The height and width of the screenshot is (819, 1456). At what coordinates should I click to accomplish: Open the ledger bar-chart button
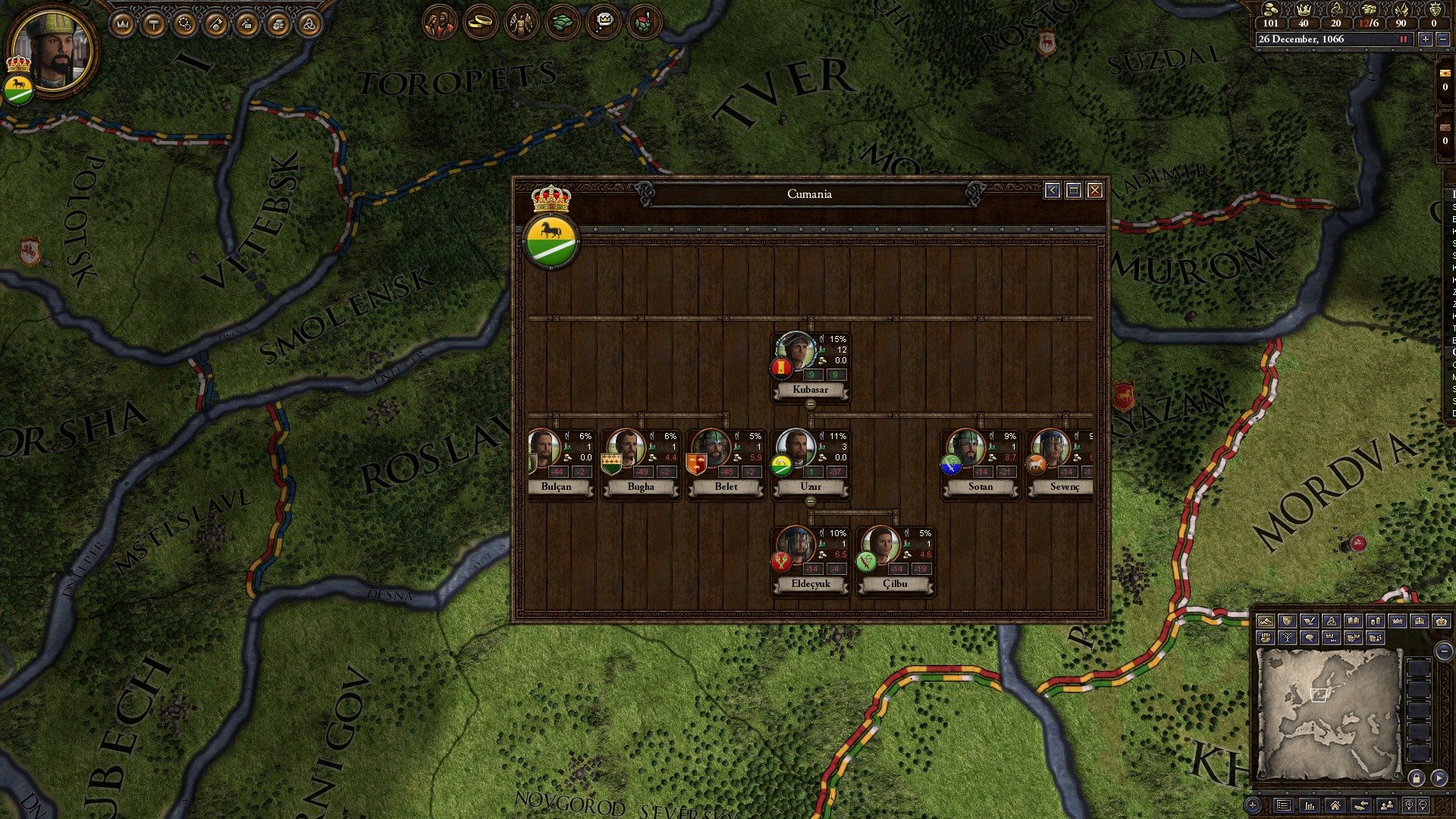tap(1310, 805)
